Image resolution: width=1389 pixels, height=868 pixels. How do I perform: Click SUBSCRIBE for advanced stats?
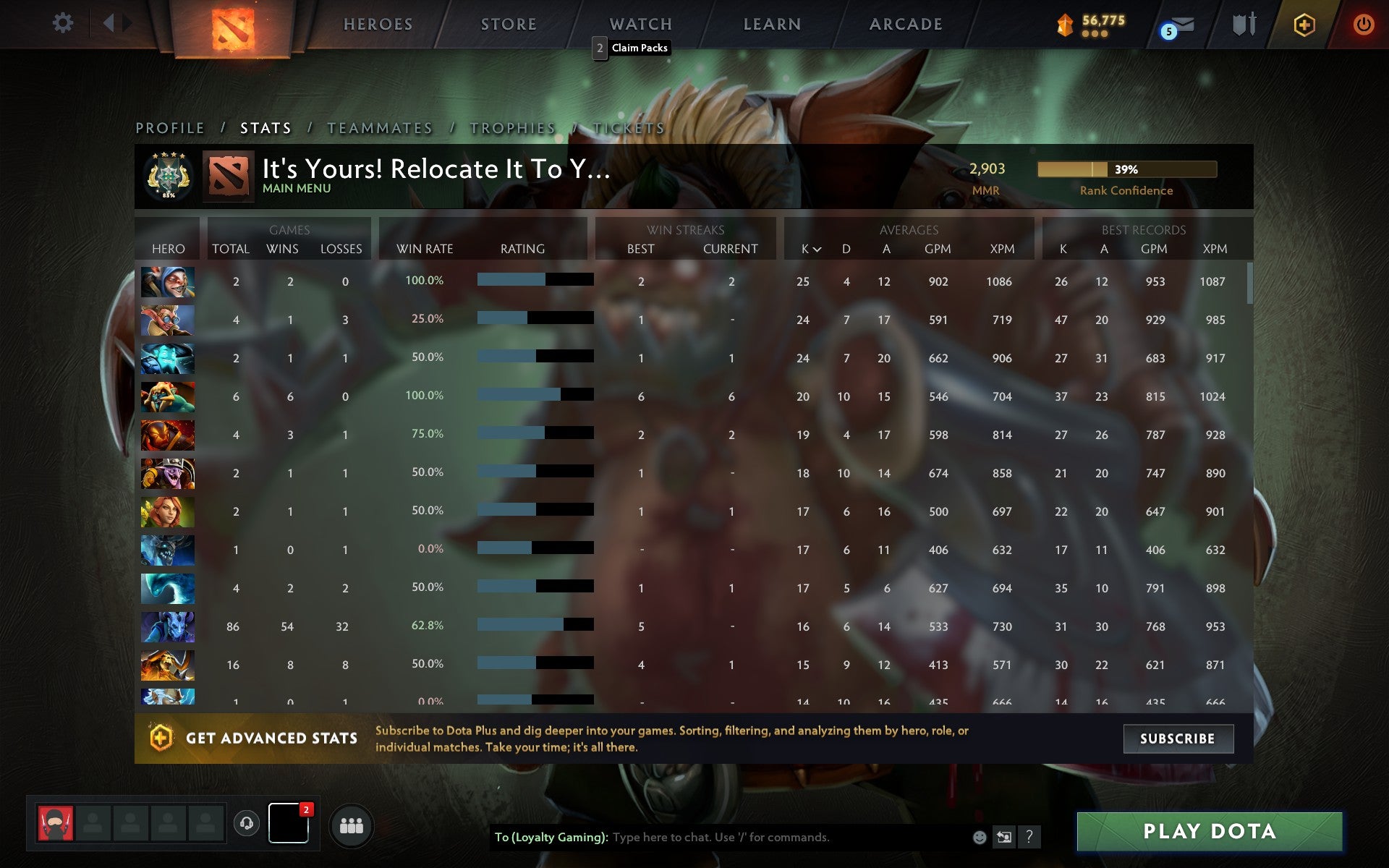pos(1178,739)
